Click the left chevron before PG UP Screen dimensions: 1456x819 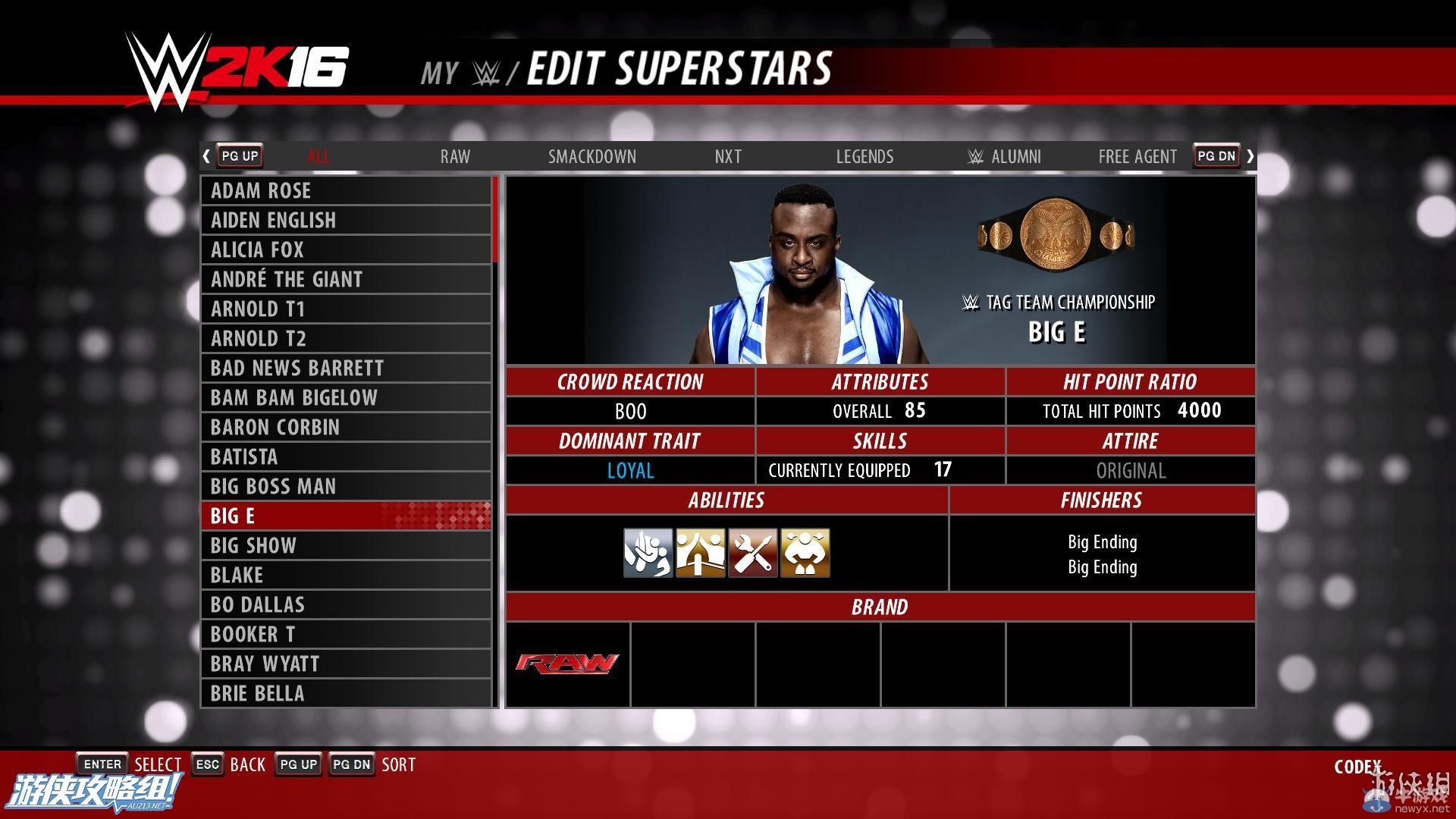tap(206, 155)
